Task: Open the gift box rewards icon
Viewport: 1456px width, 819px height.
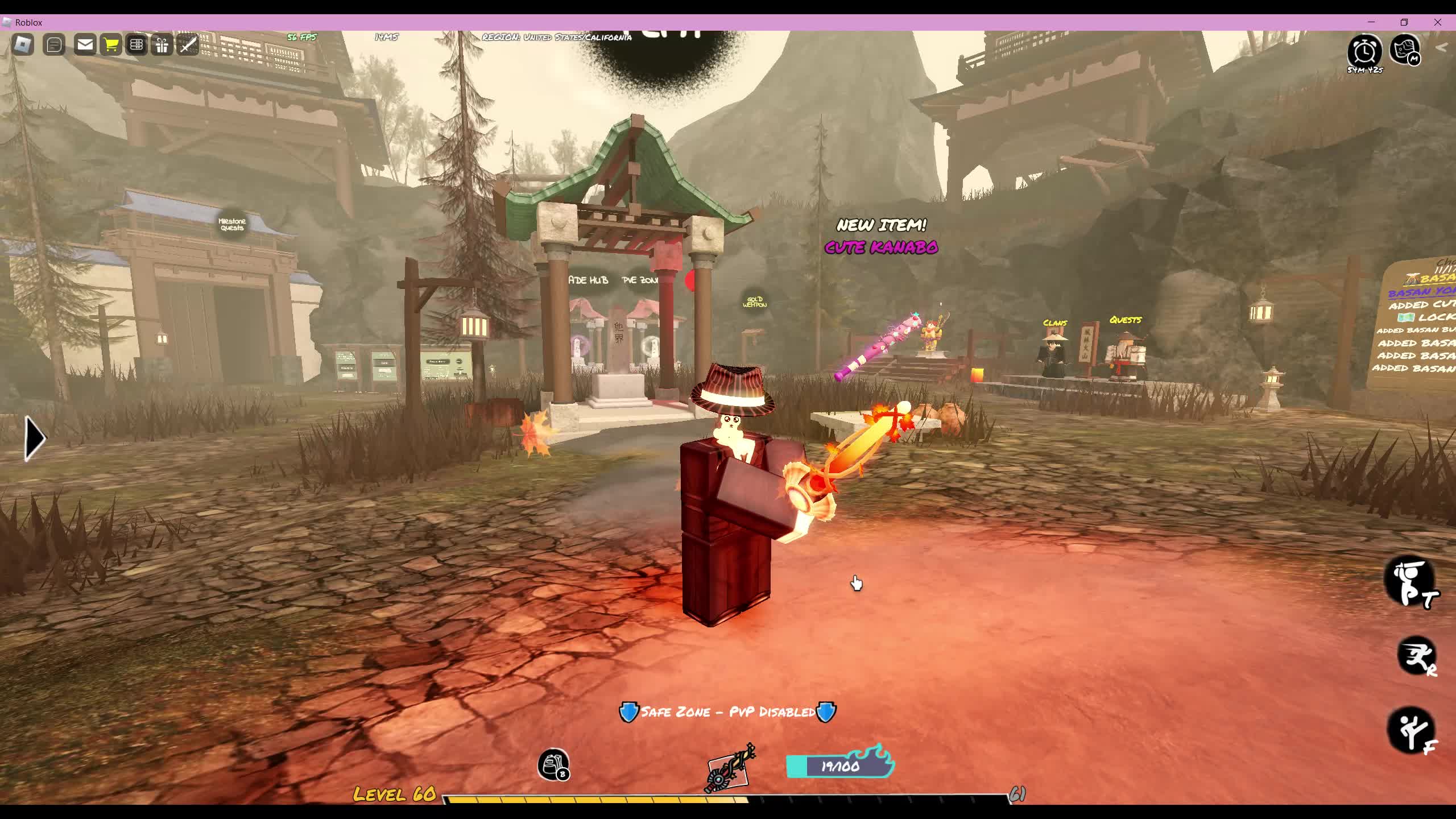Action: tap(162, 45)
